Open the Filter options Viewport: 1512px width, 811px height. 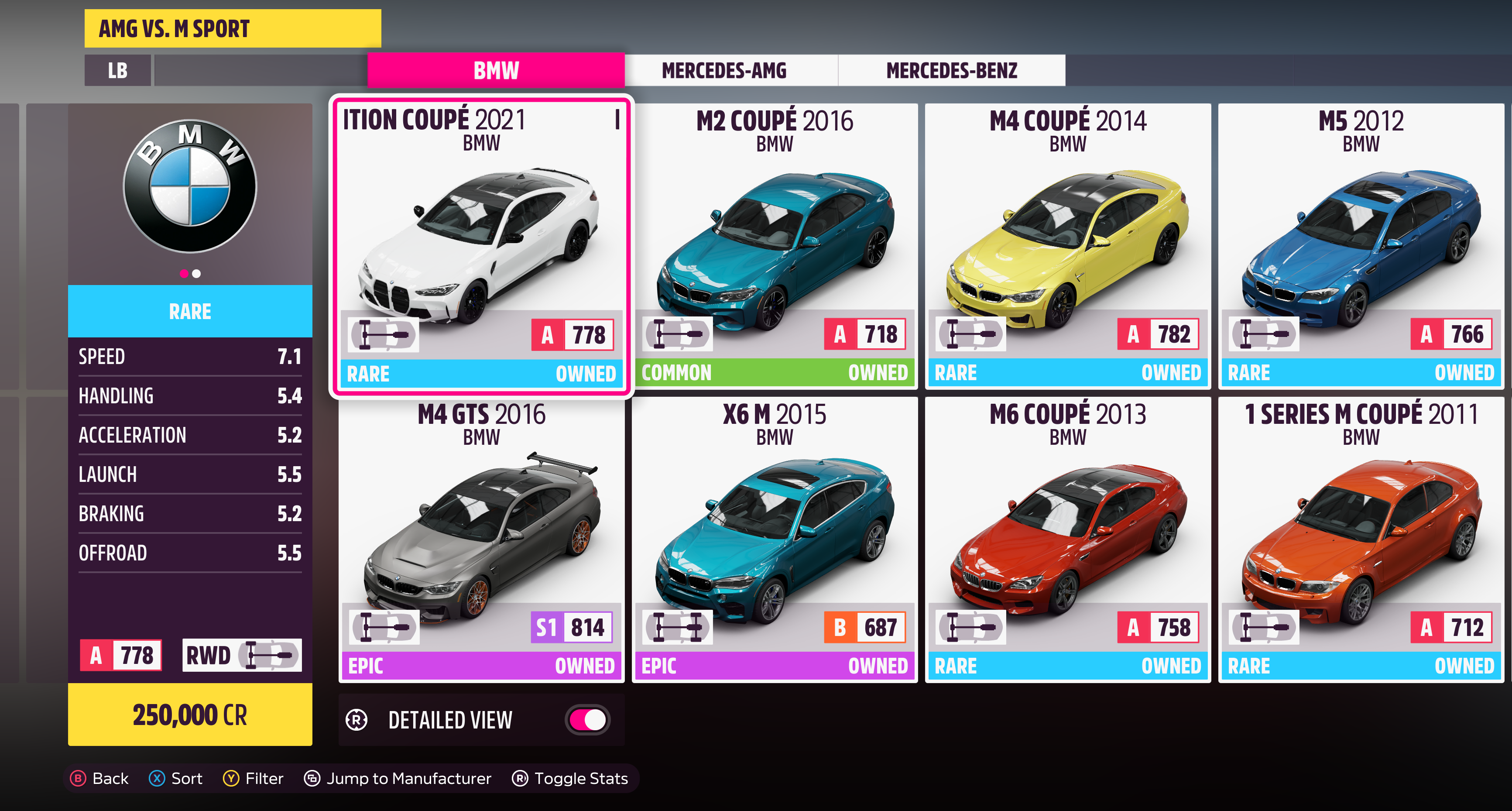click(x=253, y=778)
